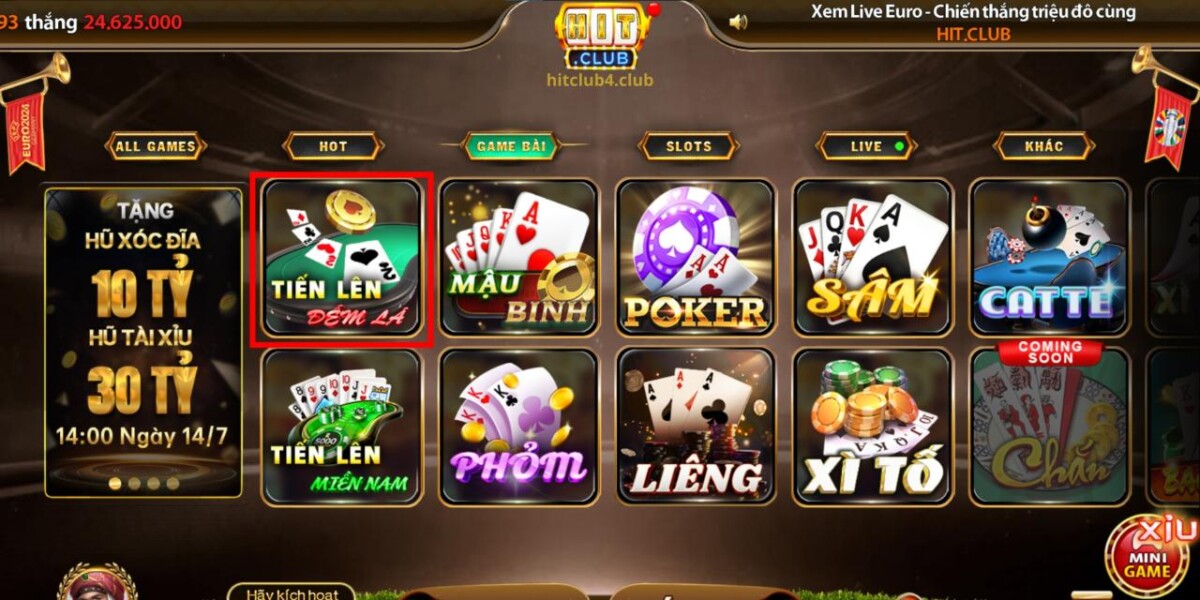Choose the Catte game tile
Image resolution: width=1200 pixels, height=600 pixels.
(1050, 258)
